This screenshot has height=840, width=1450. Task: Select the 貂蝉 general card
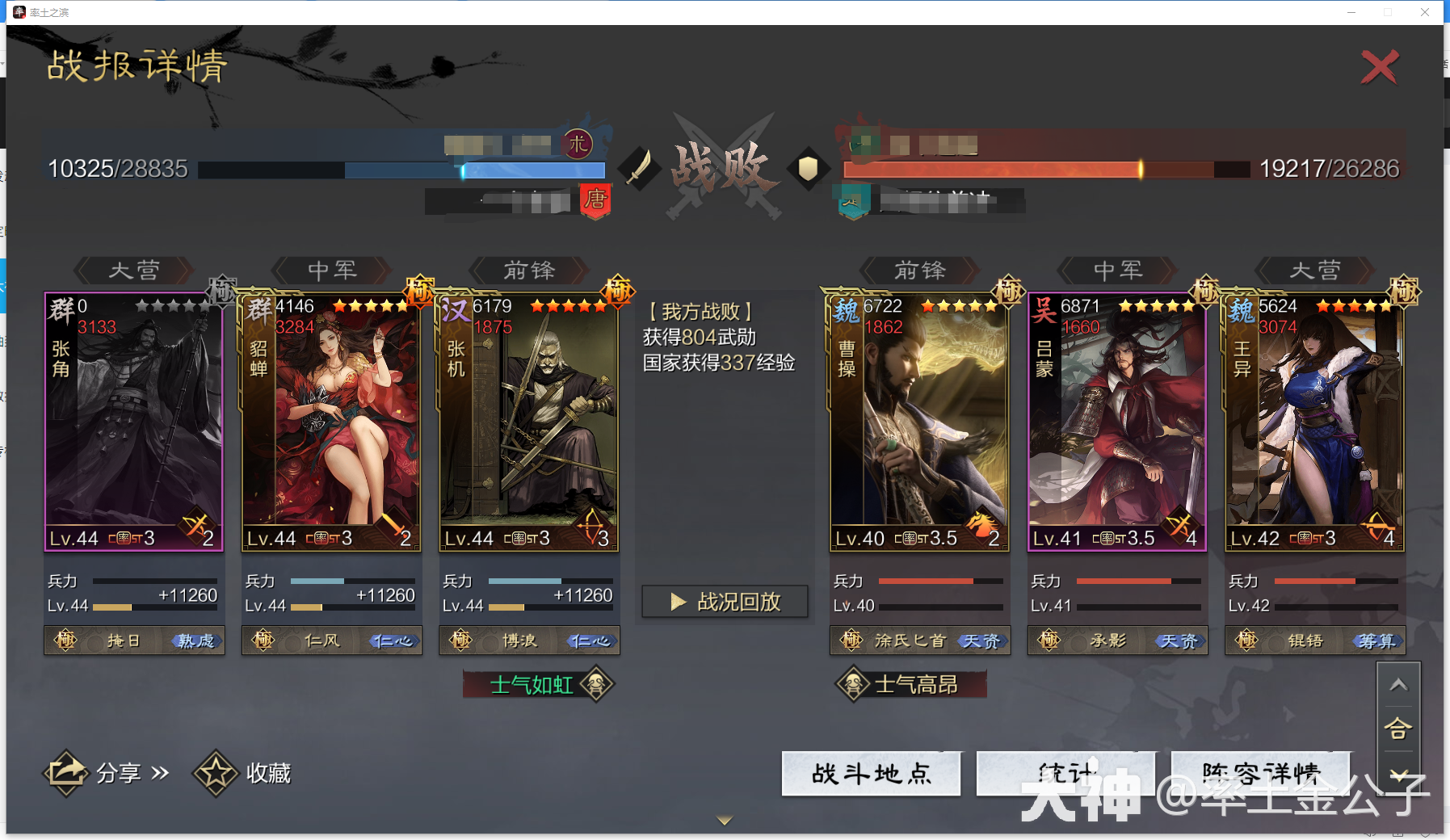(x=331, y=422)
